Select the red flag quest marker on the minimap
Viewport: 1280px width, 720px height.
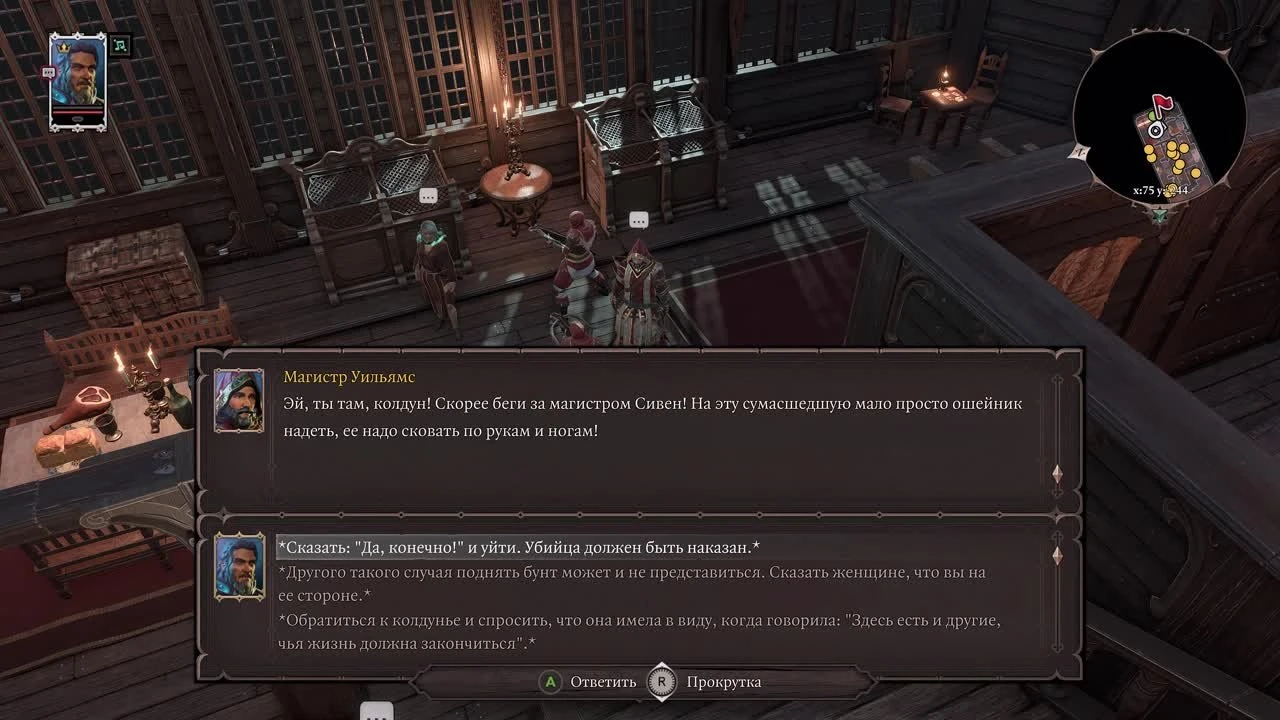[1163, 102]
